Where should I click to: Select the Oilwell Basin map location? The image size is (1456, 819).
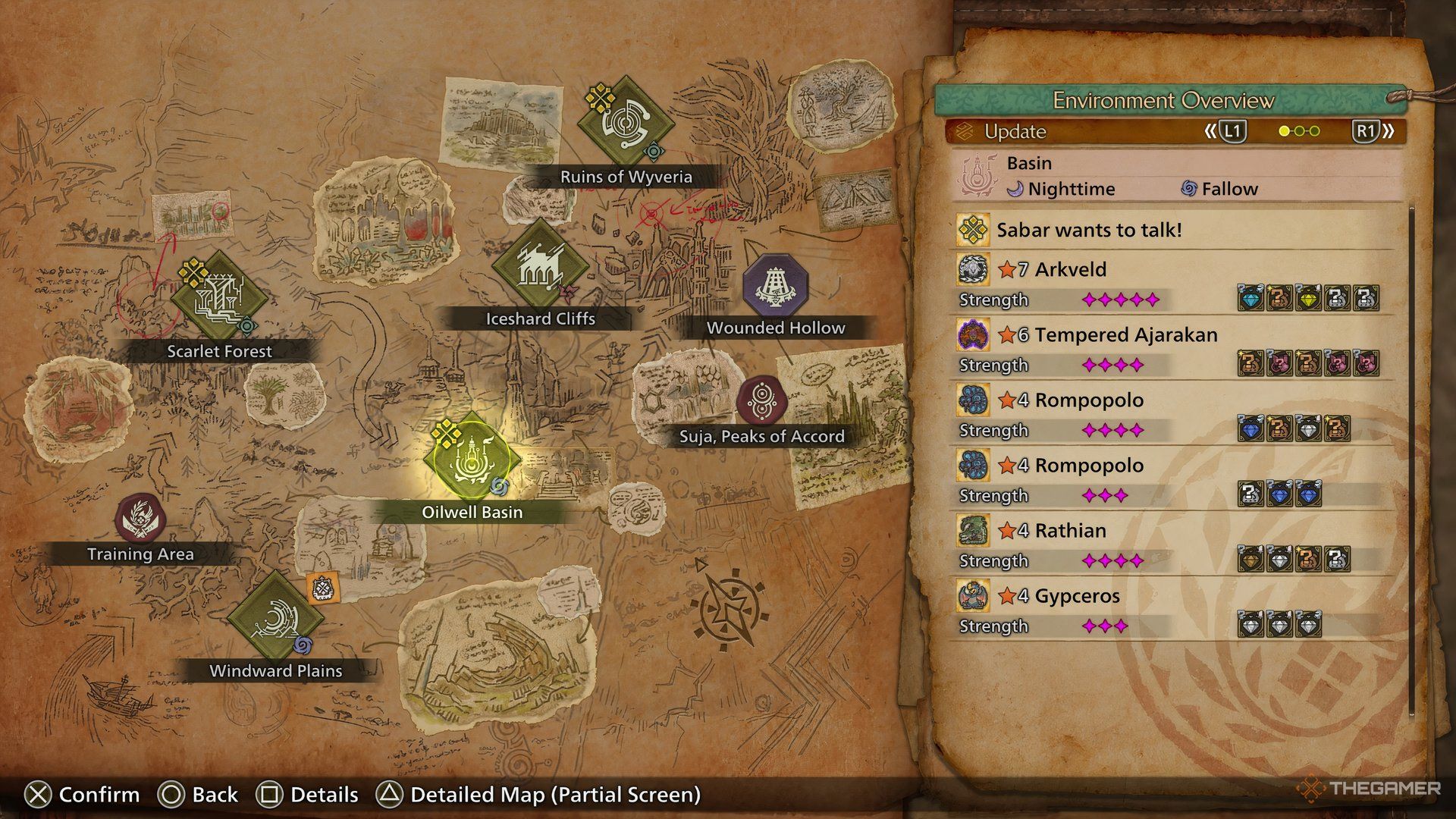tap(472, 460)
